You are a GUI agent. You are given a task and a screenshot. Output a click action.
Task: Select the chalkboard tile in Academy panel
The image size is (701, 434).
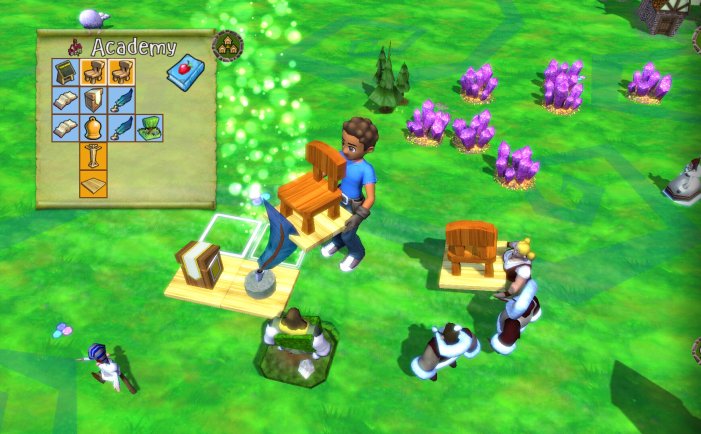[x=65, y=72]
